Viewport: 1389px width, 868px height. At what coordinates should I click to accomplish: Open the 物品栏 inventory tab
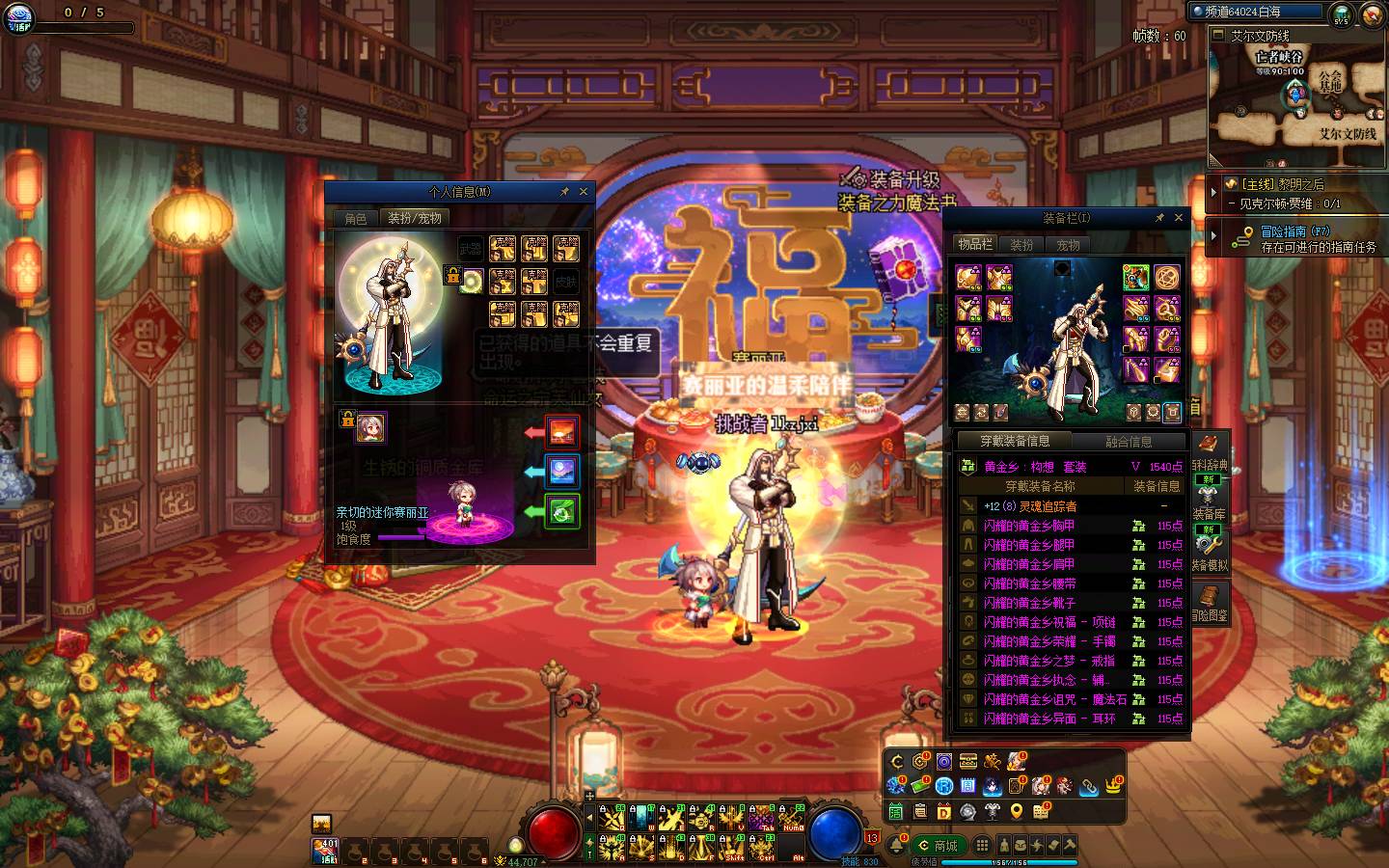click(x=974, y=244)
